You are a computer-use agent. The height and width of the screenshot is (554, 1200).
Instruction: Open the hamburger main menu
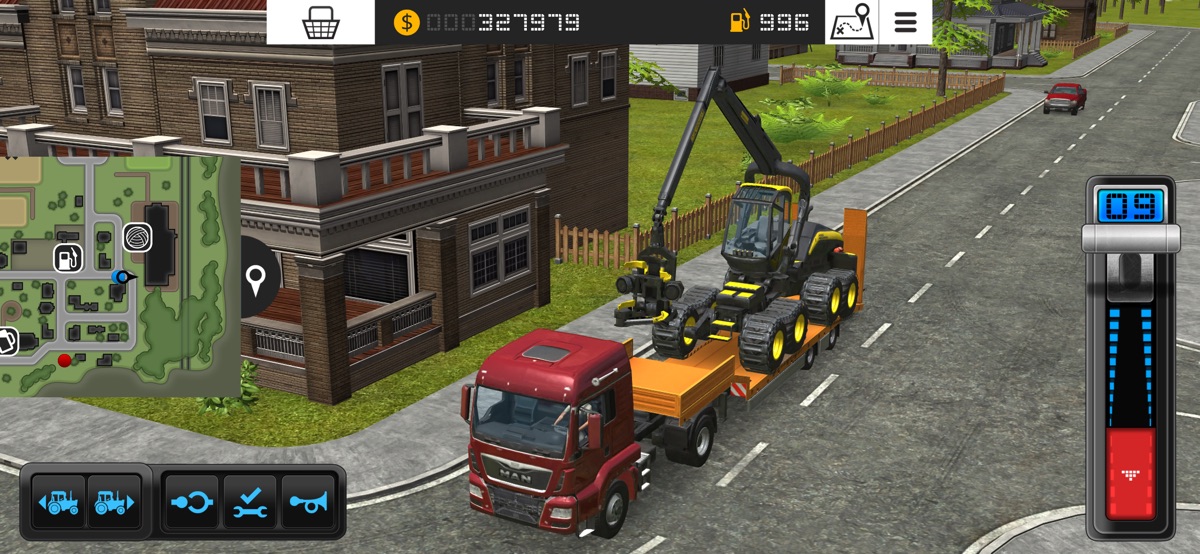[905, 22]
